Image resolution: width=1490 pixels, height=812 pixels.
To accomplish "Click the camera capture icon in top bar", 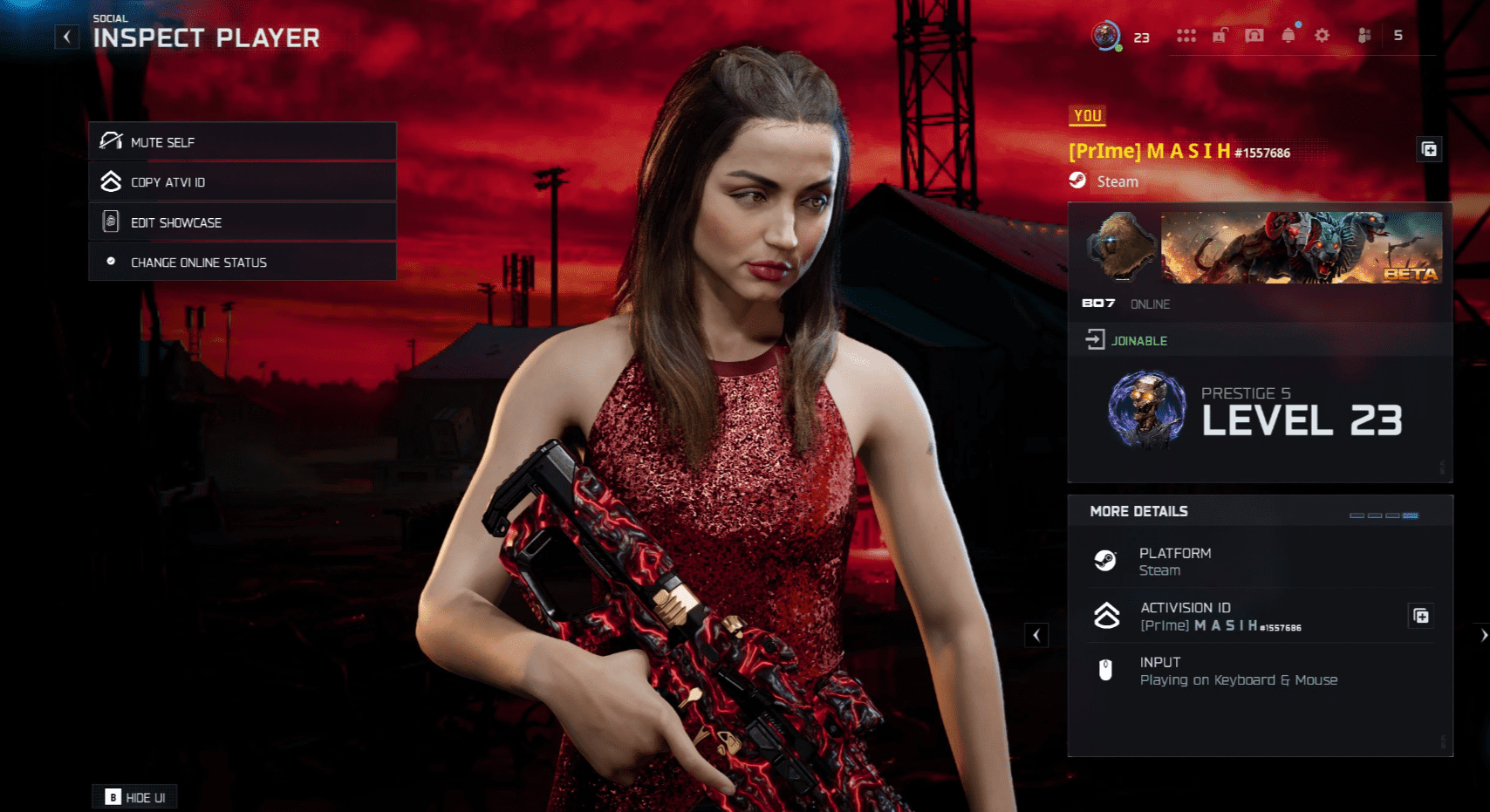I will [x=1254, y=35].
